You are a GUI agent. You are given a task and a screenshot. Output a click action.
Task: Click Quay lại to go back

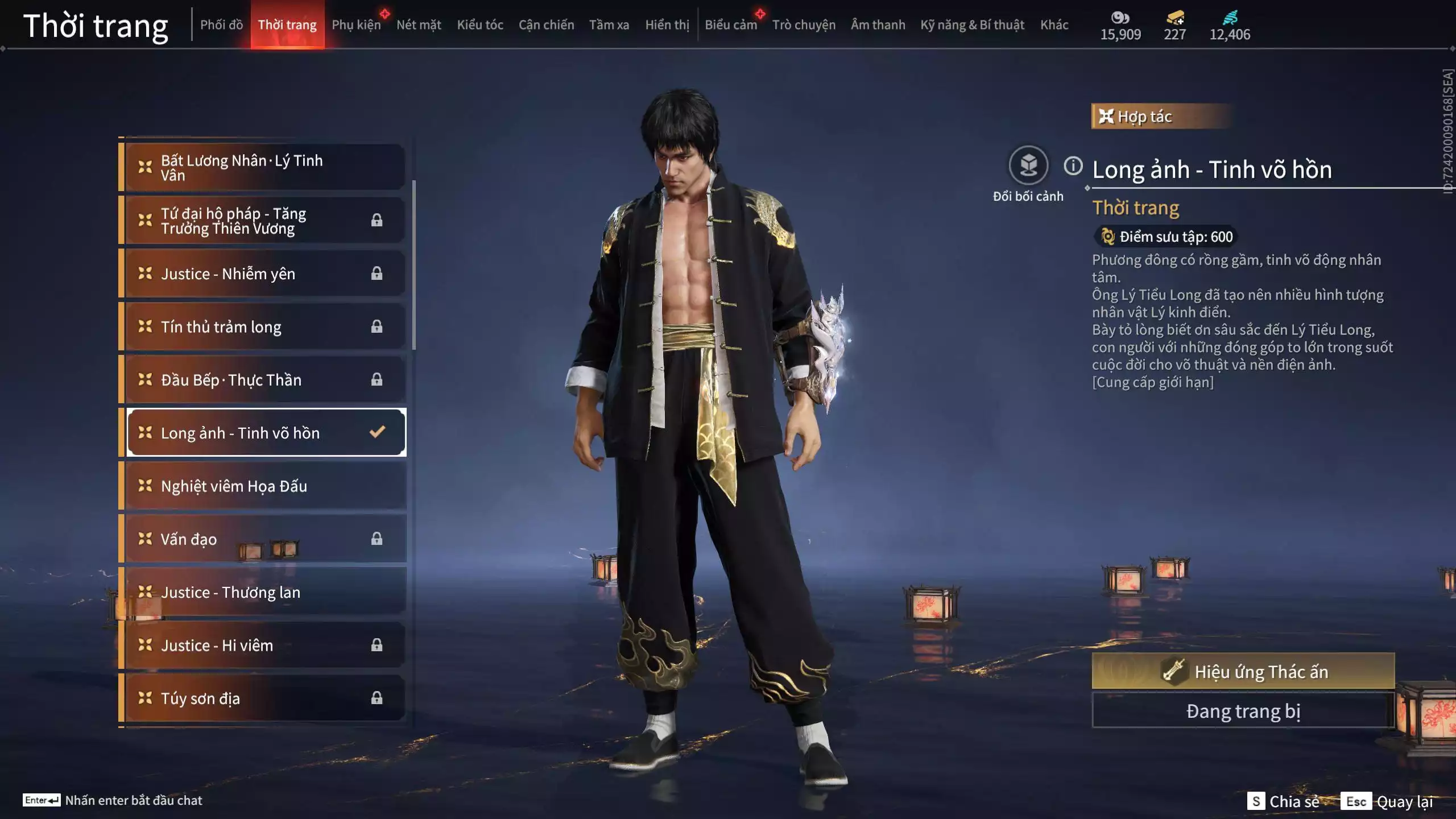(x=1404, y=801)
